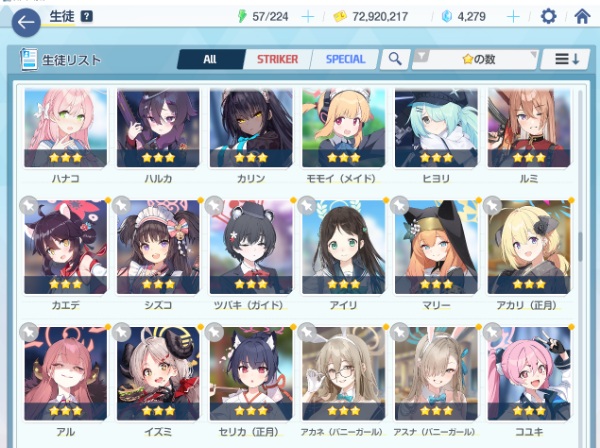Switch to the SPECIAL tab
Image resolution: width=600 pixels, height=448 pixels.
point(345,59)
